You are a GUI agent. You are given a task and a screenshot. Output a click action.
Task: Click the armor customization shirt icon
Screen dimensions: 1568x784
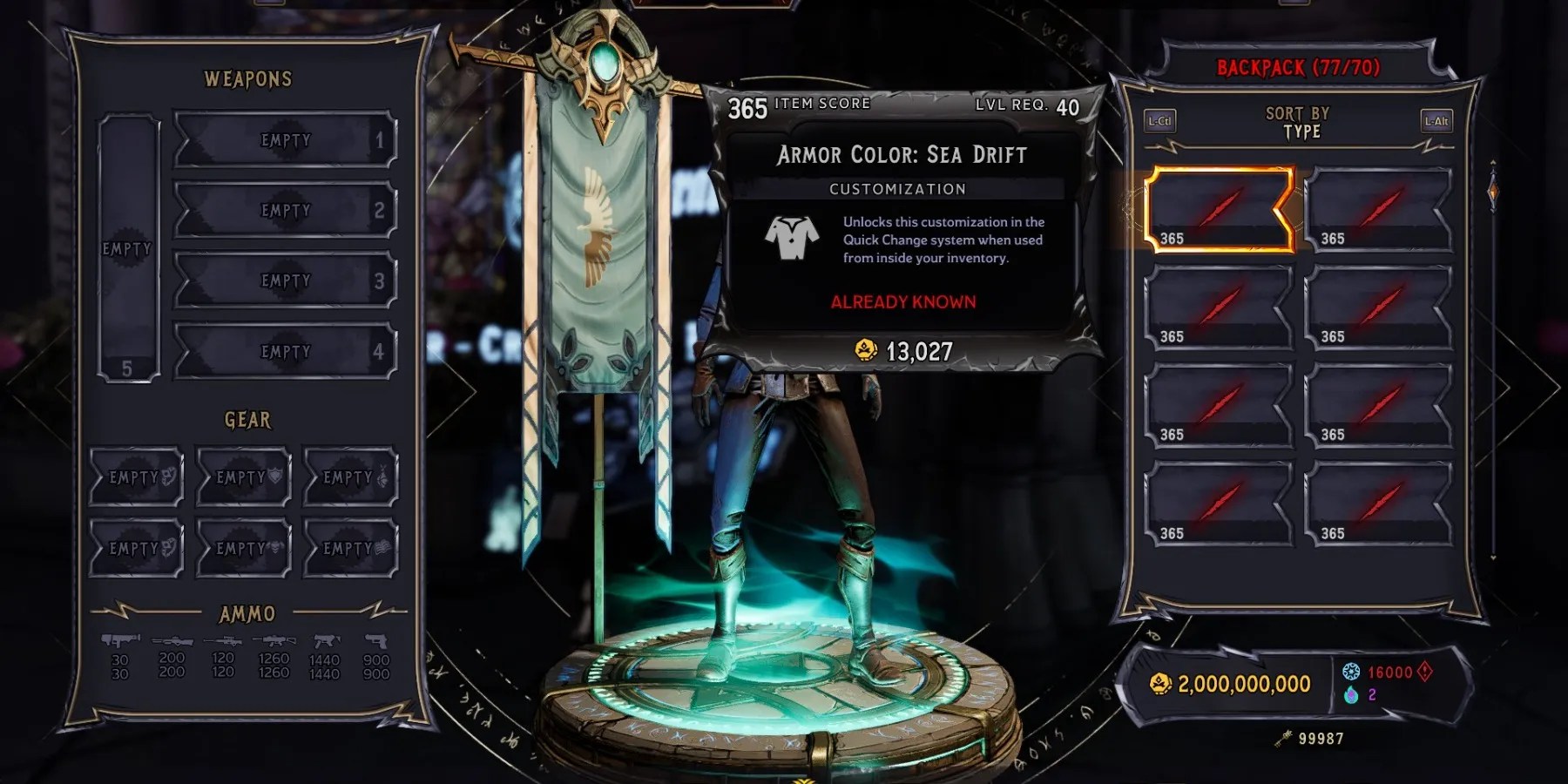pos(791,235)
